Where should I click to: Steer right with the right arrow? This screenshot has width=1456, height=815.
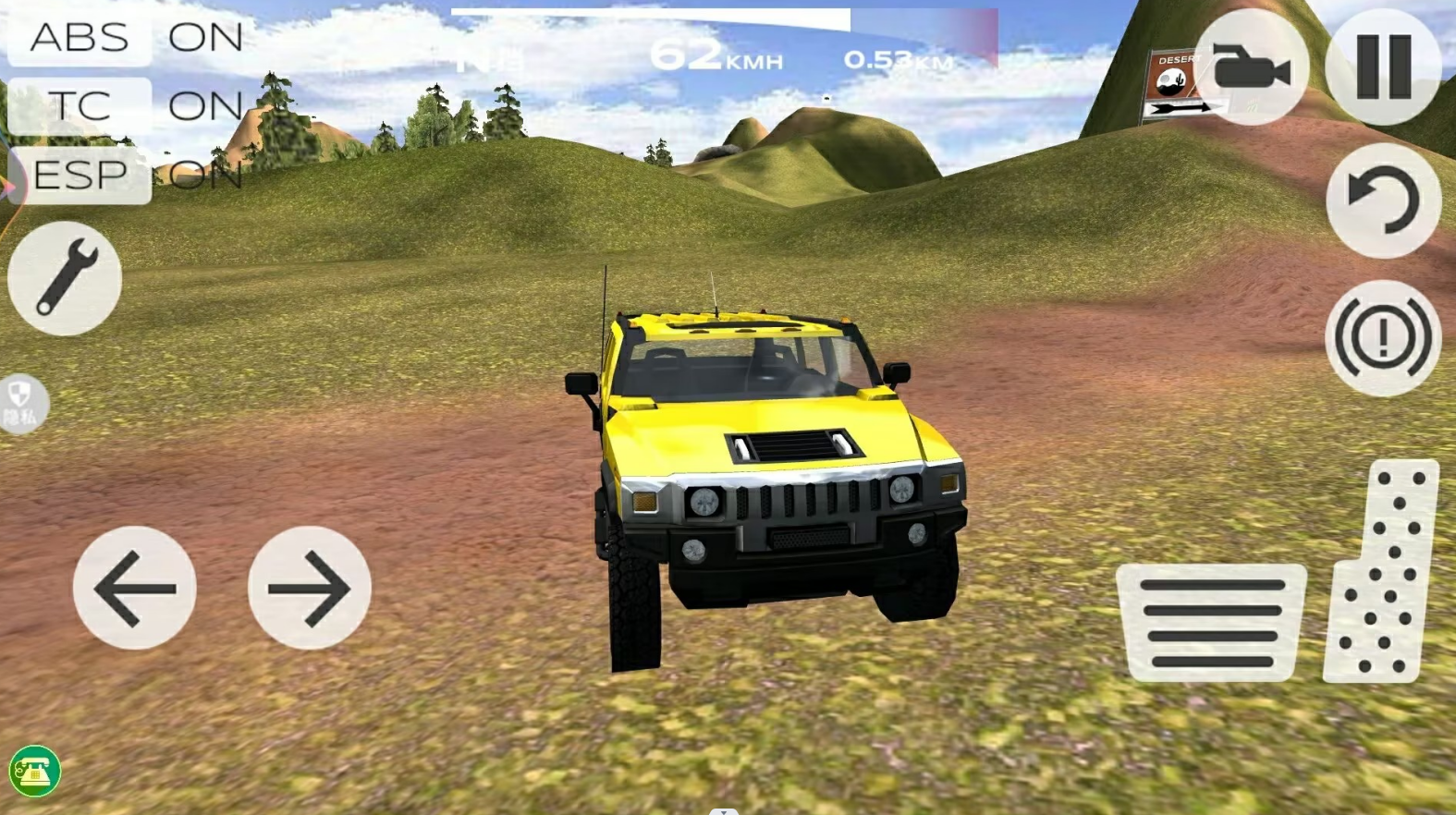click(310, 588)
